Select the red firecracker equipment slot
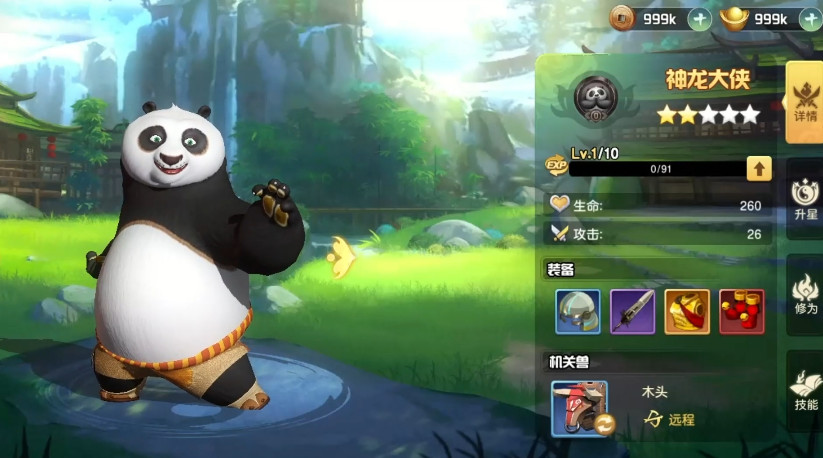 pos(741,312)
